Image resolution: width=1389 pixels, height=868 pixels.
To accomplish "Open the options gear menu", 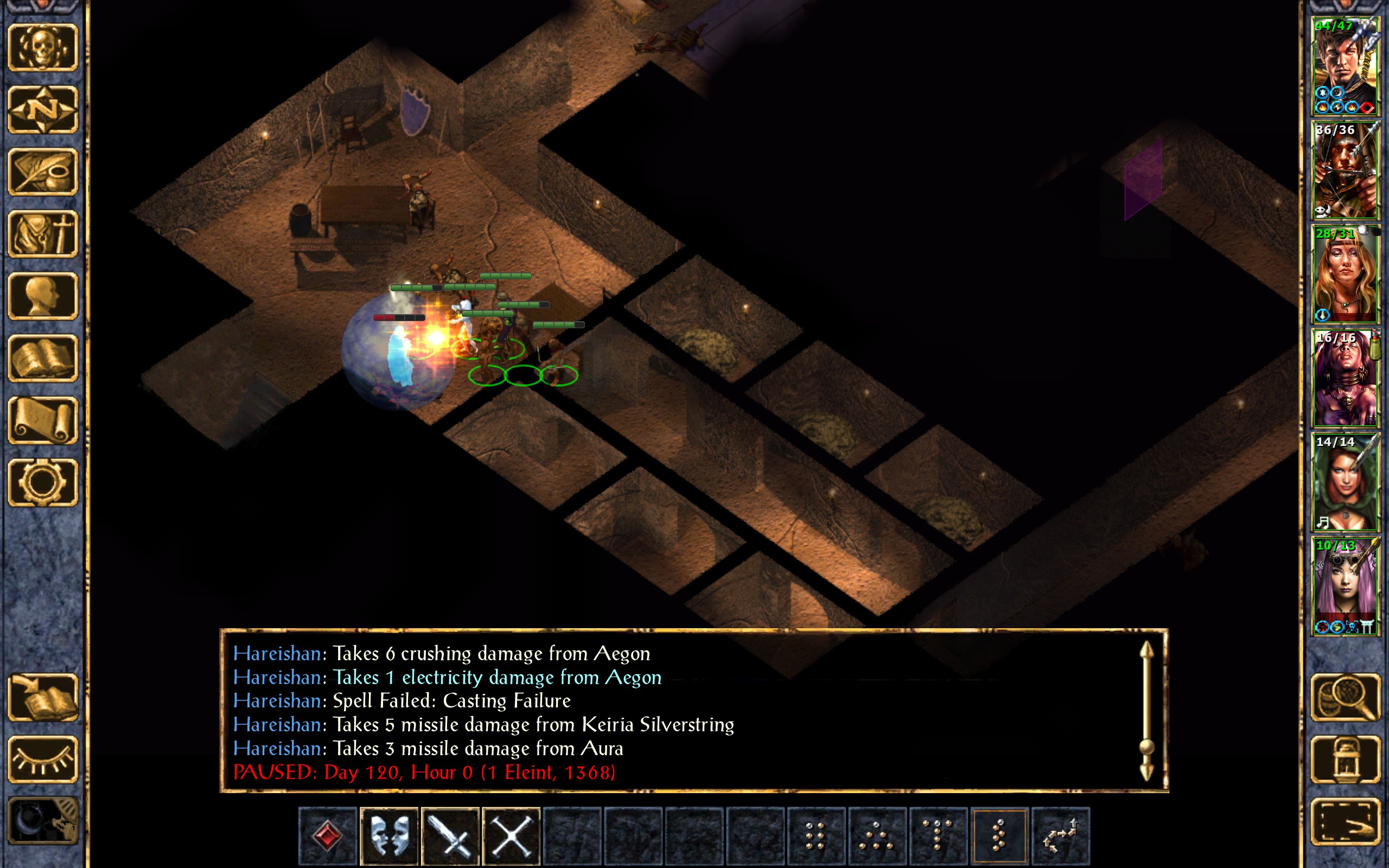I will [42, 483].
